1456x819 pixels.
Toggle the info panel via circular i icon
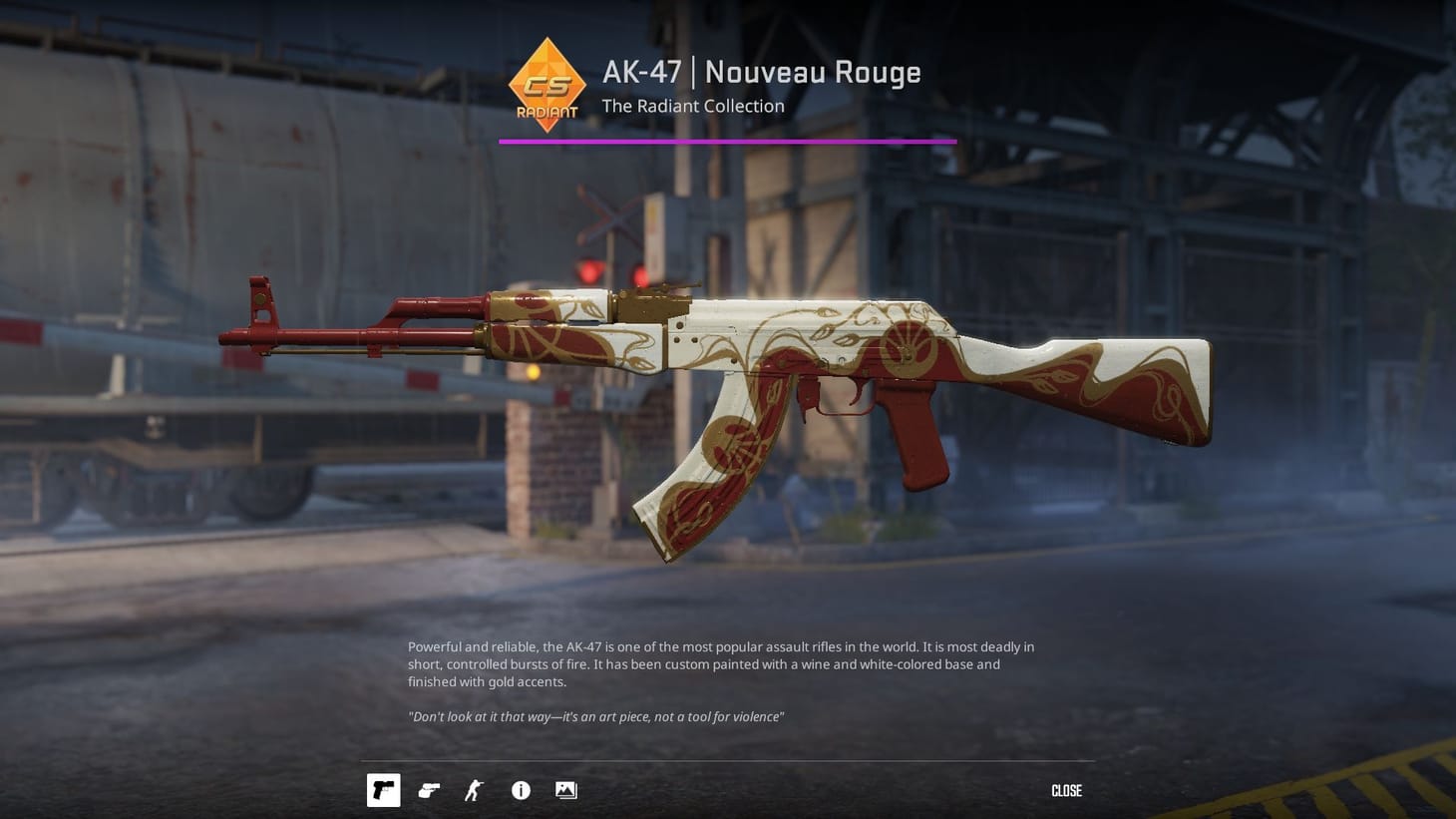tap(520, 790)
